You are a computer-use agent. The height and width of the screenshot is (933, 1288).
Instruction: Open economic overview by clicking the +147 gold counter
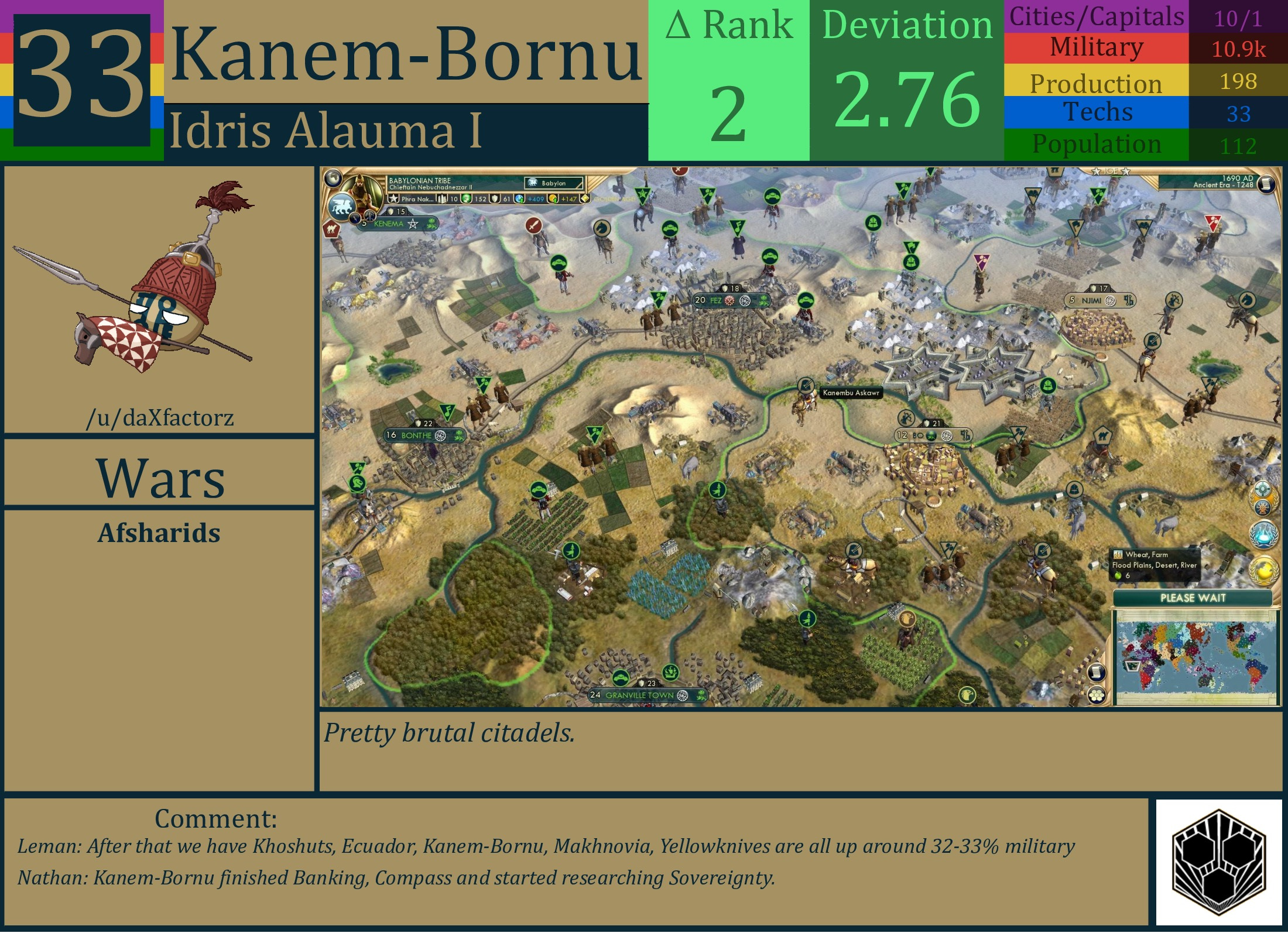[x=570, y=200]
